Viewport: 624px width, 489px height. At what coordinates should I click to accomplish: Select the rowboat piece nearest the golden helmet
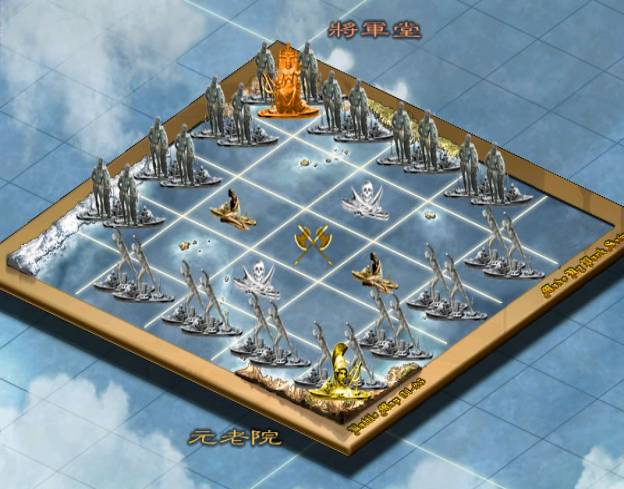pos(375,272)
